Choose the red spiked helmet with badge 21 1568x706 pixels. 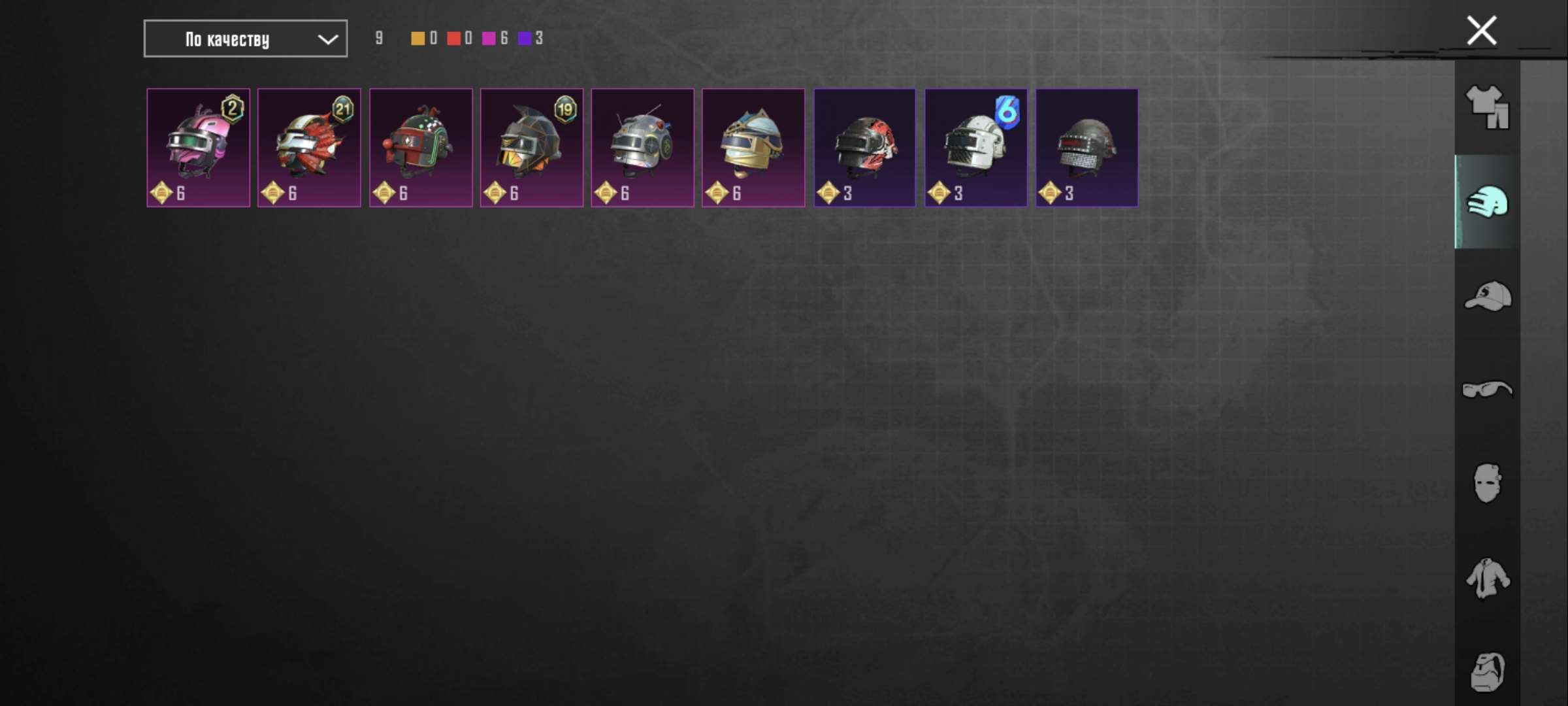point(309,148)
